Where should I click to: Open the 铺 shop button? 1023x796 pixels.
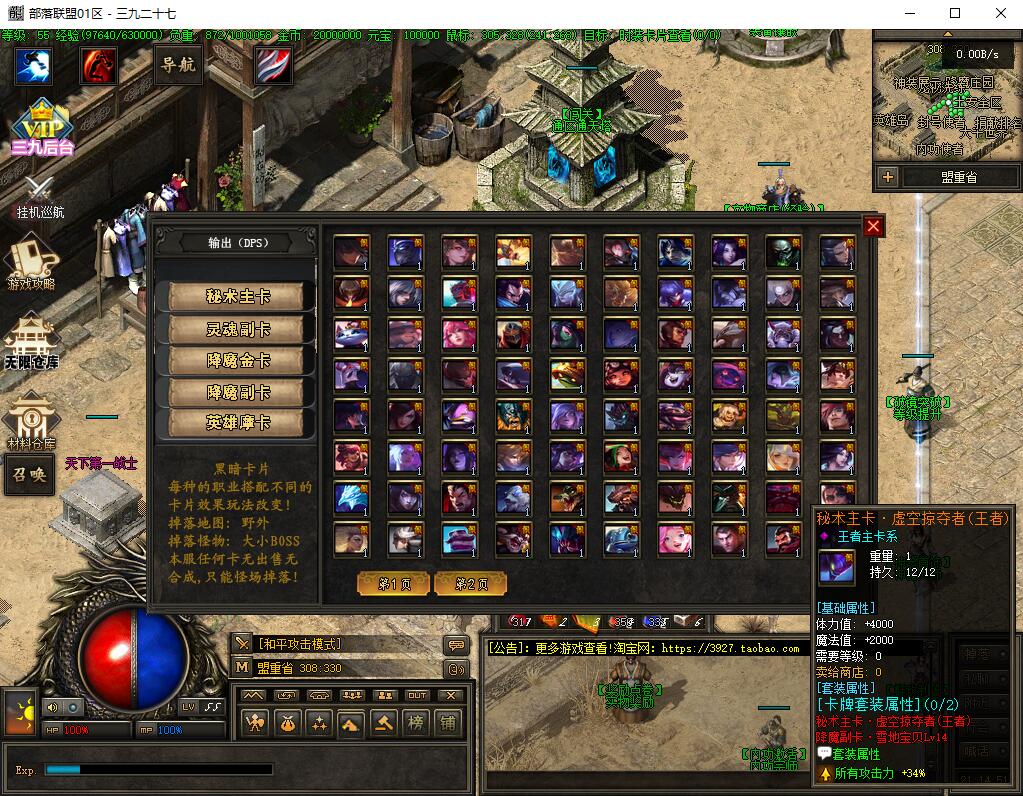click(447, 722)
